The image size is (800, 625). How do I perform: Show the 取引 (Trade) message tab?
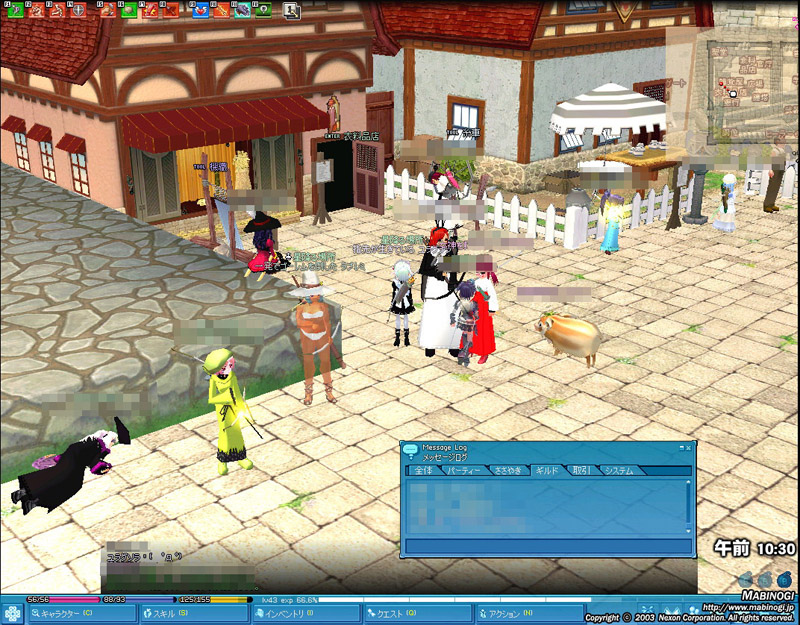(x=581, y=470)
